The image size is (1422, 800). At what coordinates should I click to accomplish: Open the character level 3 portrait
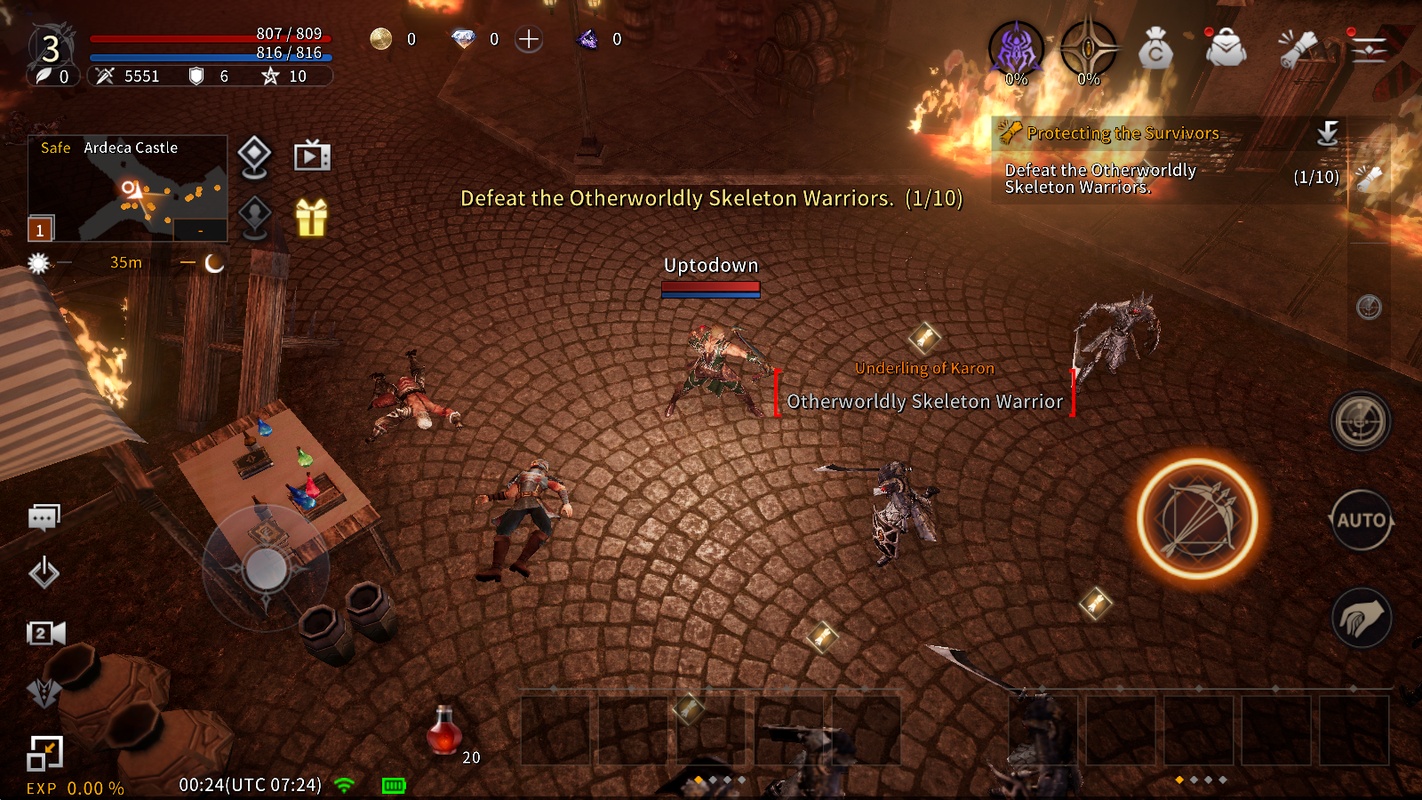click(50, 47)
